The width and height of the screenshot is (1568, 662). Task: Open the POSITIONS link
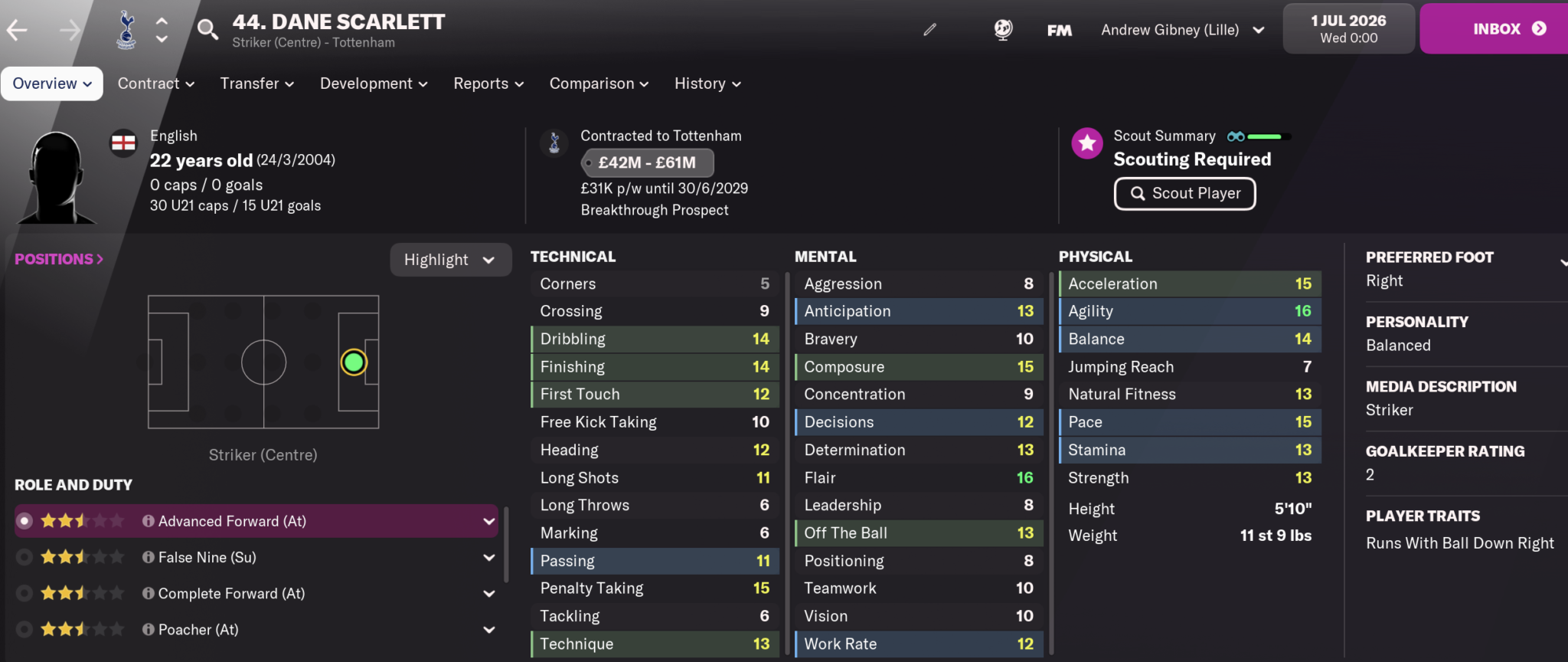pos(58,258)
